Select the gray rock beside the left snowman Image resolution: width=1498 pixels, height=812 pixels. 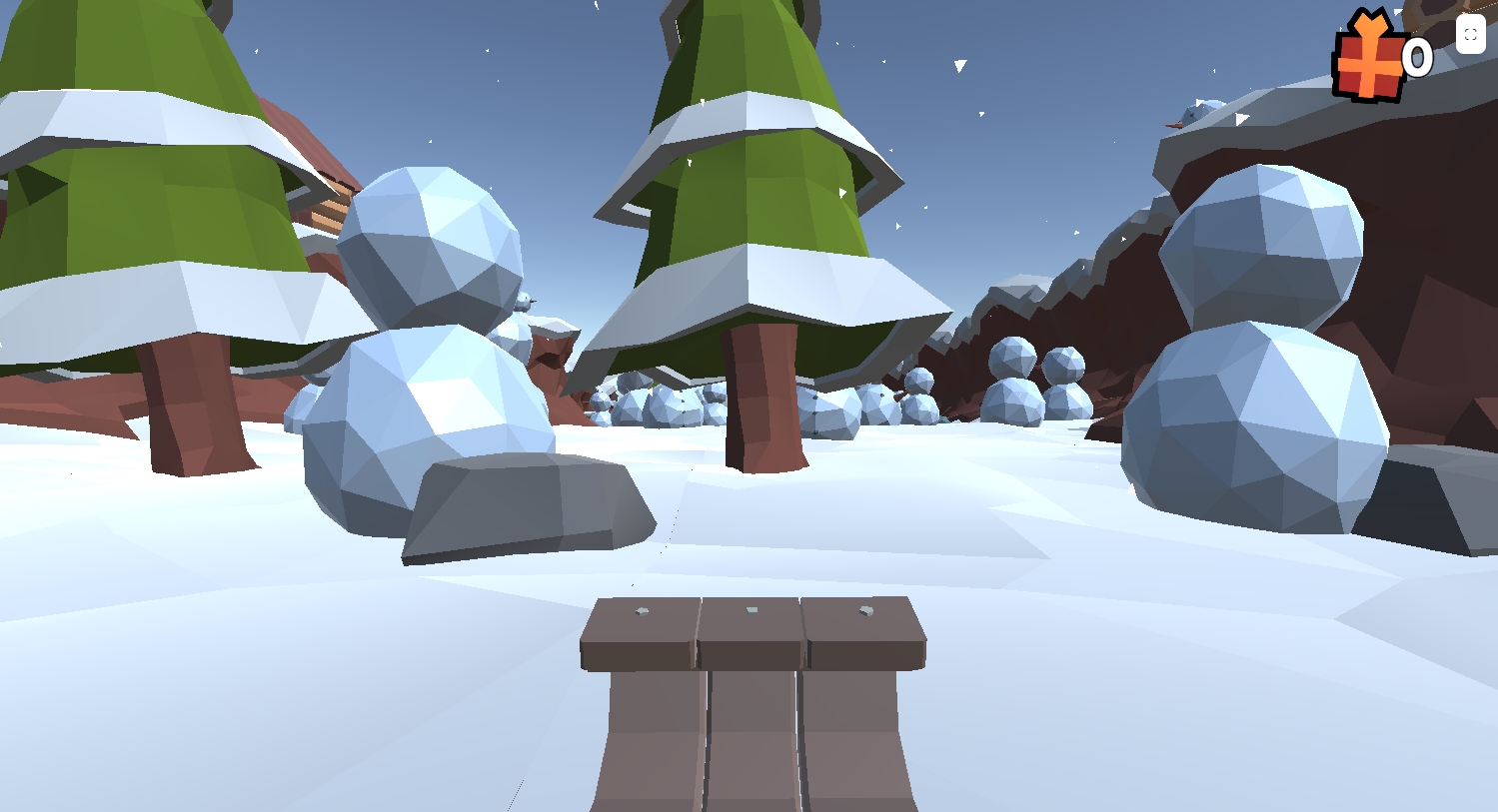pos(520,499)
